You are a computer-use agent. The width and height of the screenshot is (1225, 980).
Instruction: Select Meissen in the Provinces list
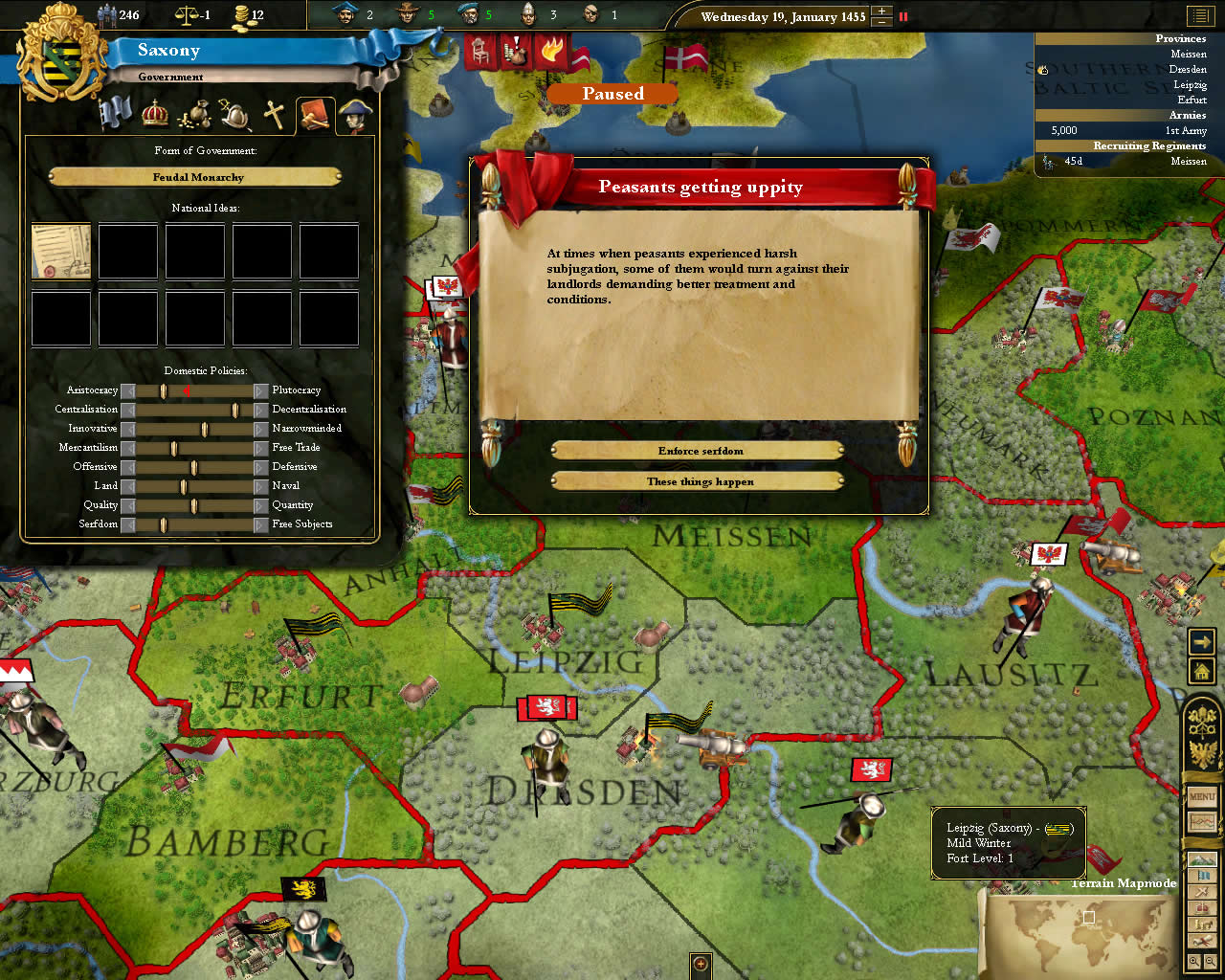1188,55
